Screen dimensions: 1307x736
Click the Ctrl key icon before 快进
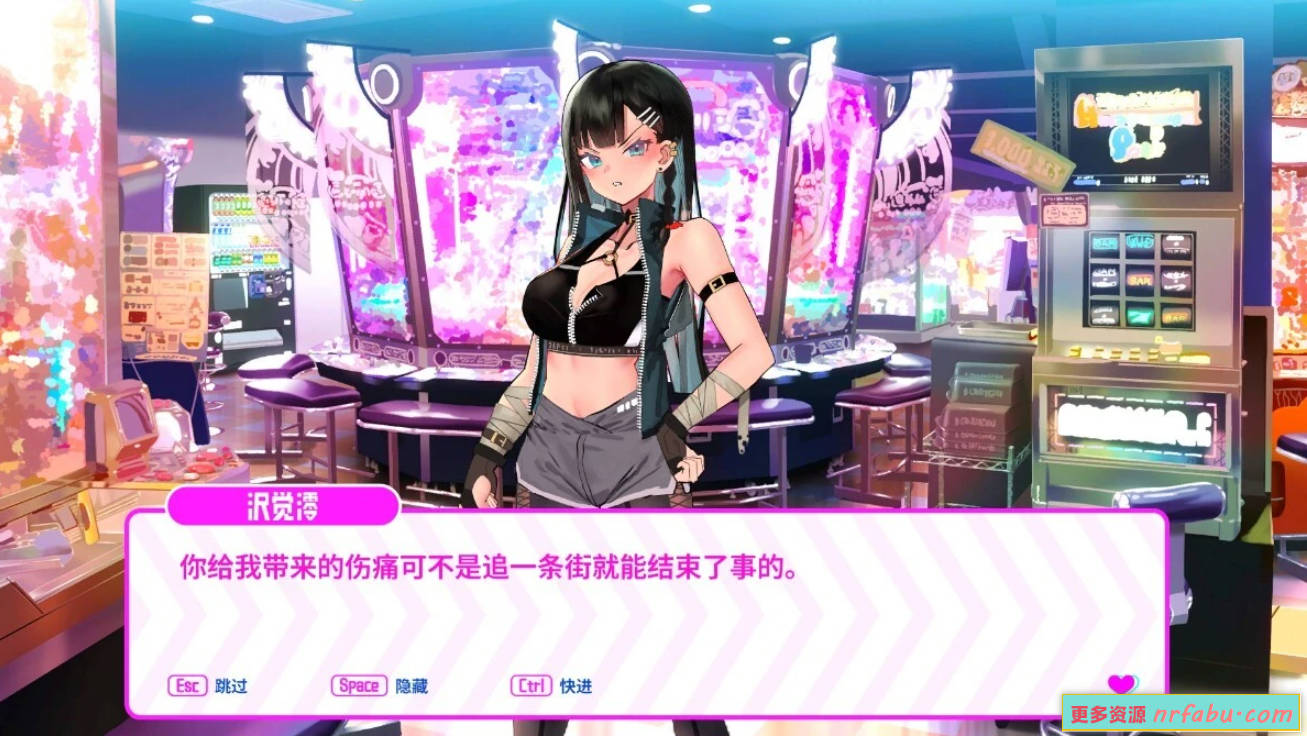coord(531,687)
